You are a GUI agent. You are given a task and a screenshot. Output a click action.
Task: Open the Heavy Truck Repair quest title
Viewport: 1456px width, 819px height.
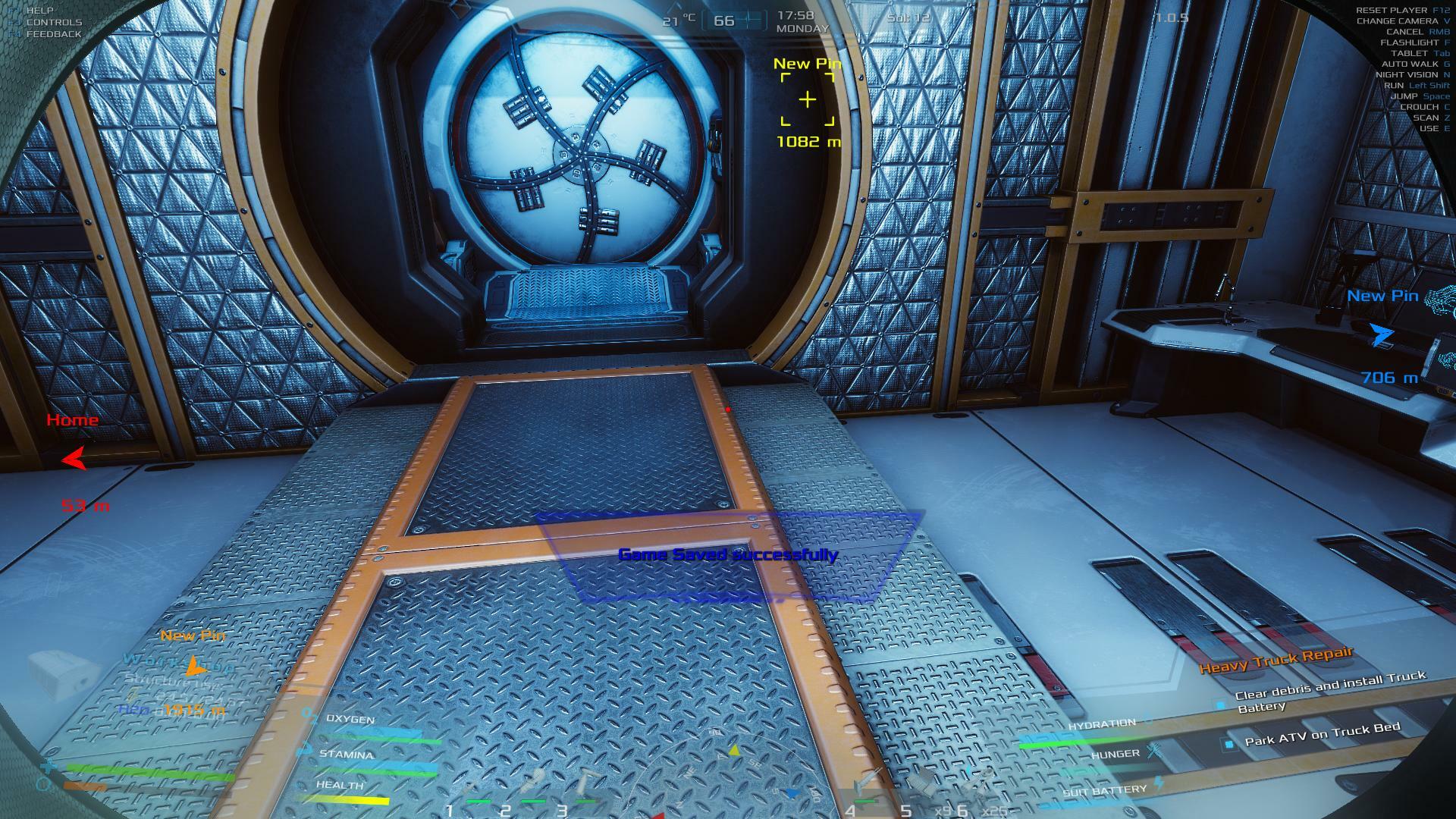tap(1276, 661)
